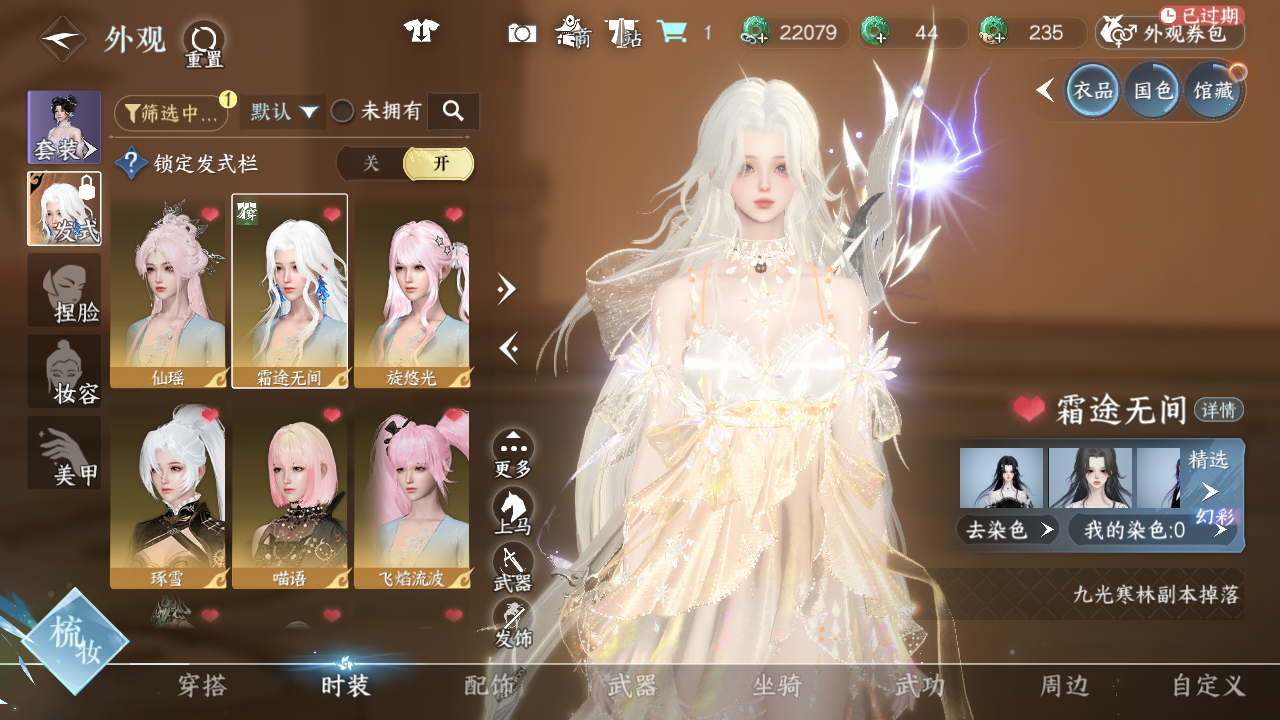Switch to the 捏脸 face category
1280x720 pixels.
[64, 290]
